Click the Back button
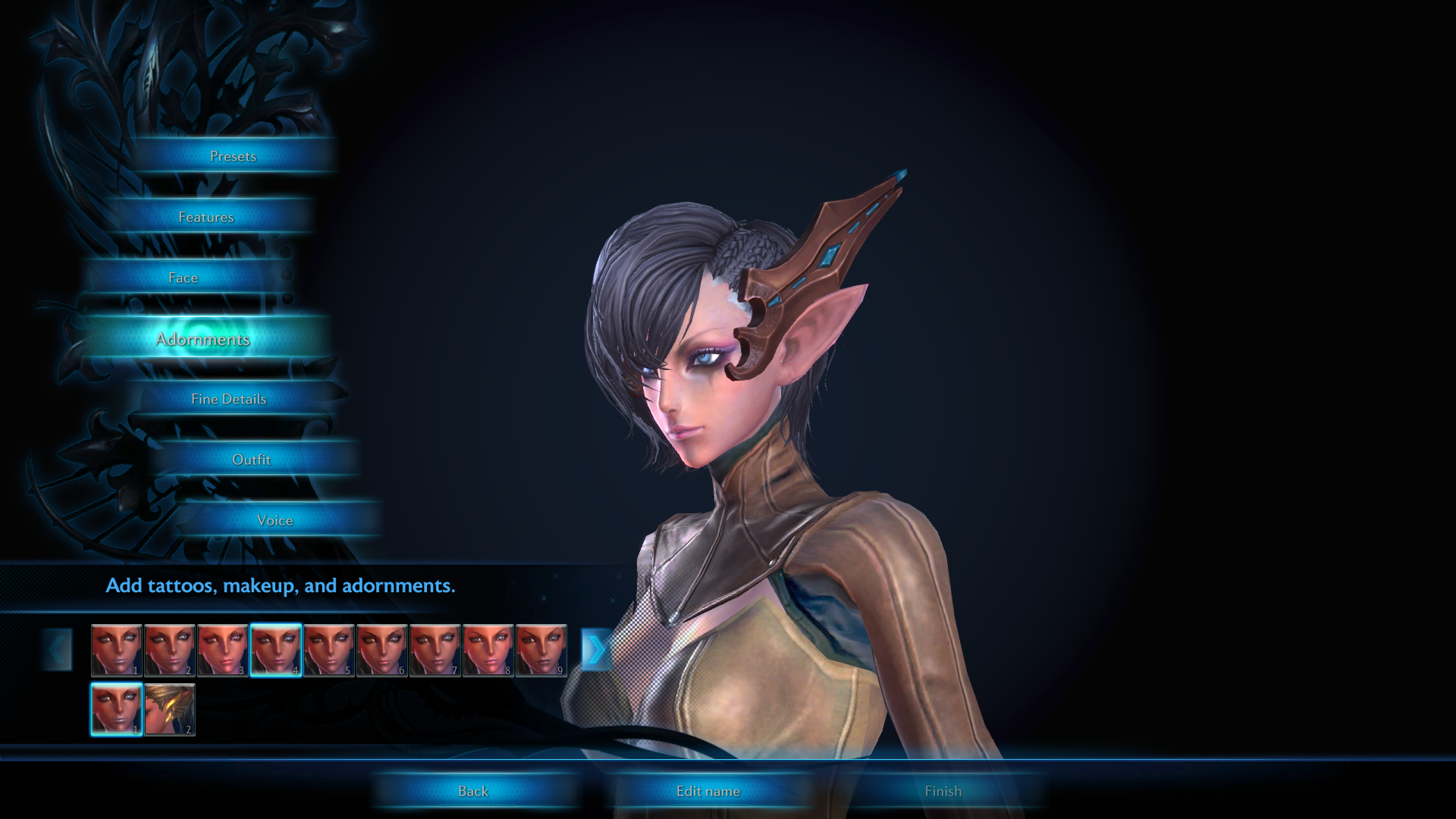Screen dimensions: 1456x819 coord(473,791)
